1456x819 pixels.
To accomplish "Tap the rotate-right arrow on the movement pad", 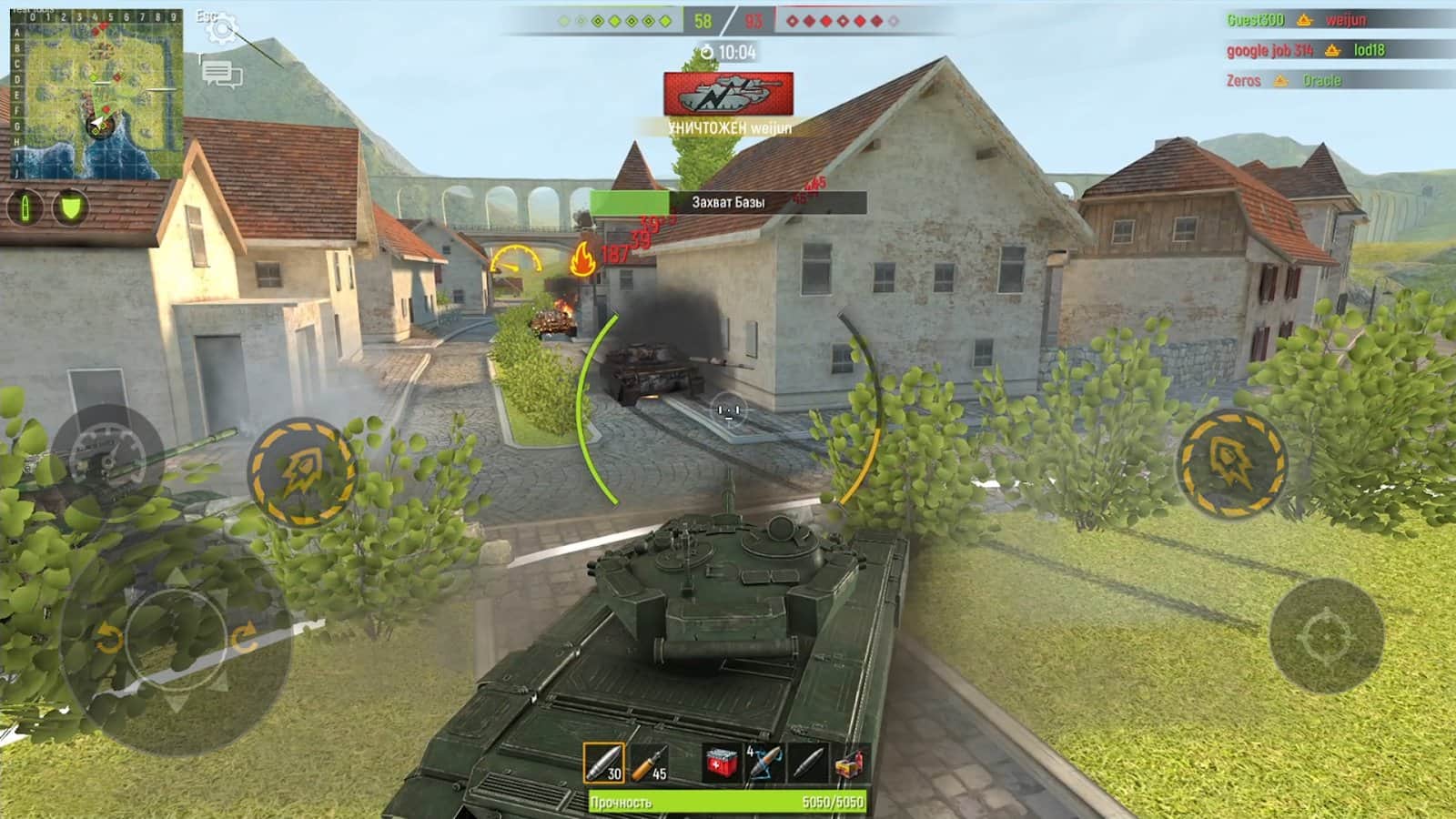I will (245, 637).
